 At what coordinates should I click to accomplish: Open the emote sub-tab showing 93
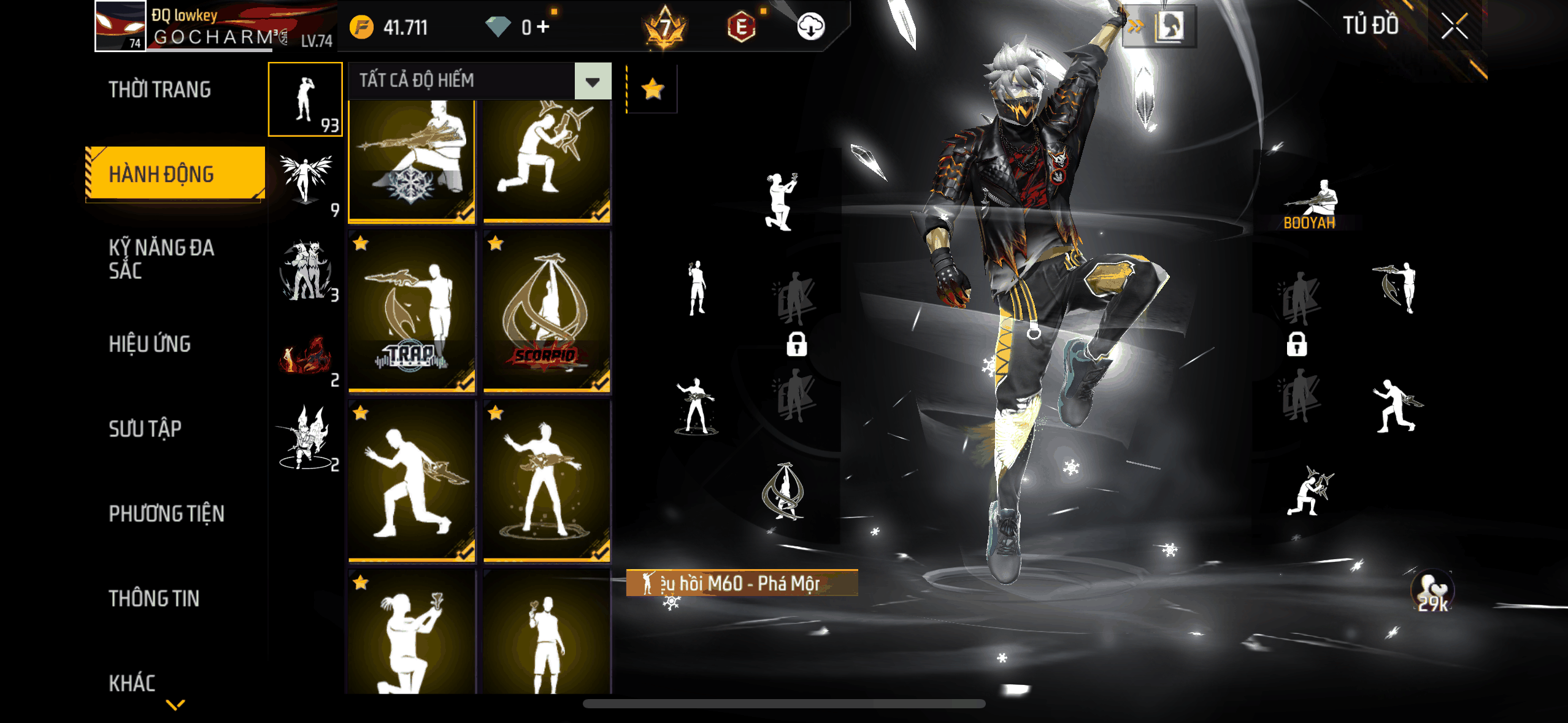pos(305,99)
